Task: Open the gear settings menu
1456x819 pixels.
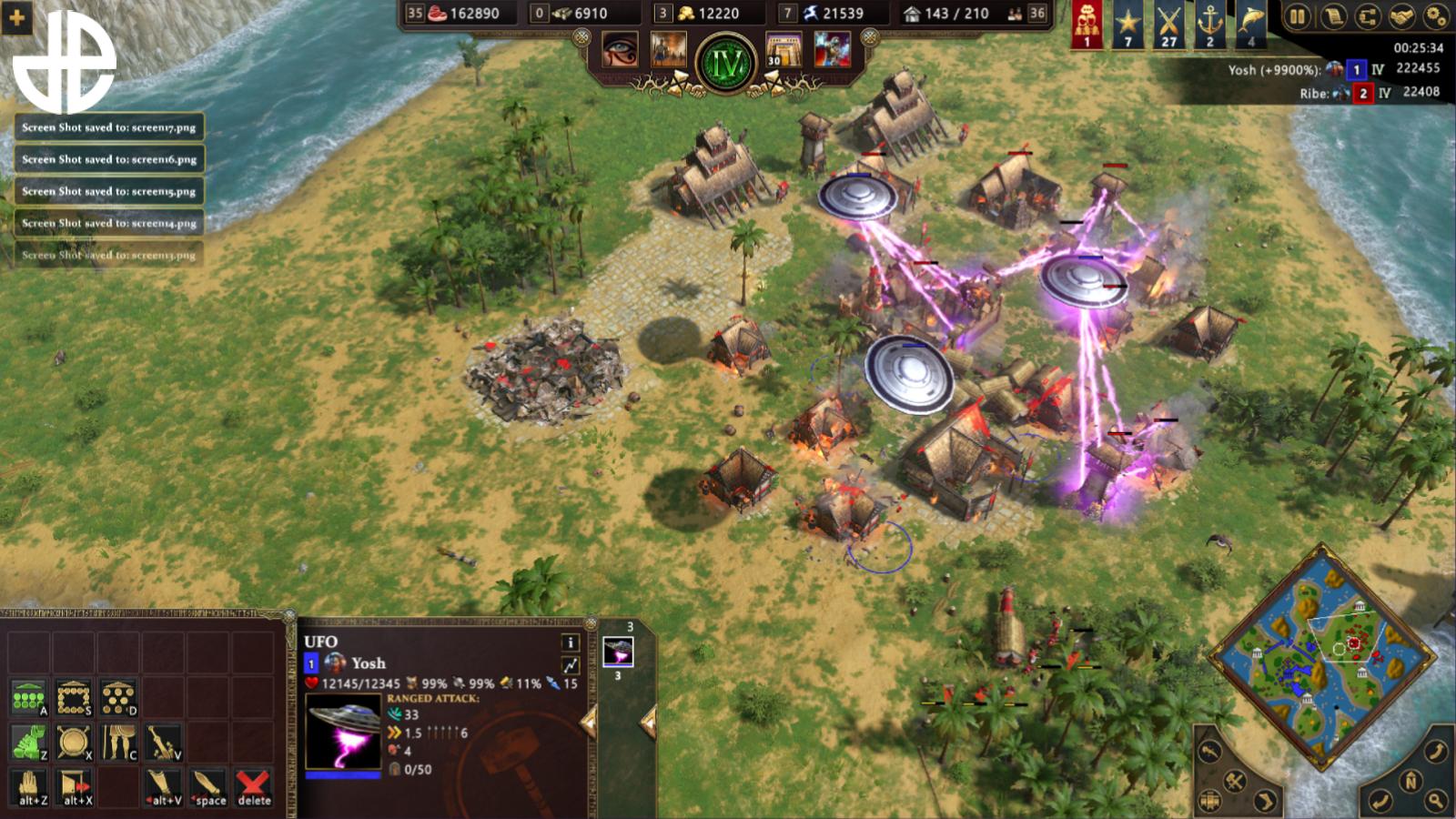Action: point(1436,16)
